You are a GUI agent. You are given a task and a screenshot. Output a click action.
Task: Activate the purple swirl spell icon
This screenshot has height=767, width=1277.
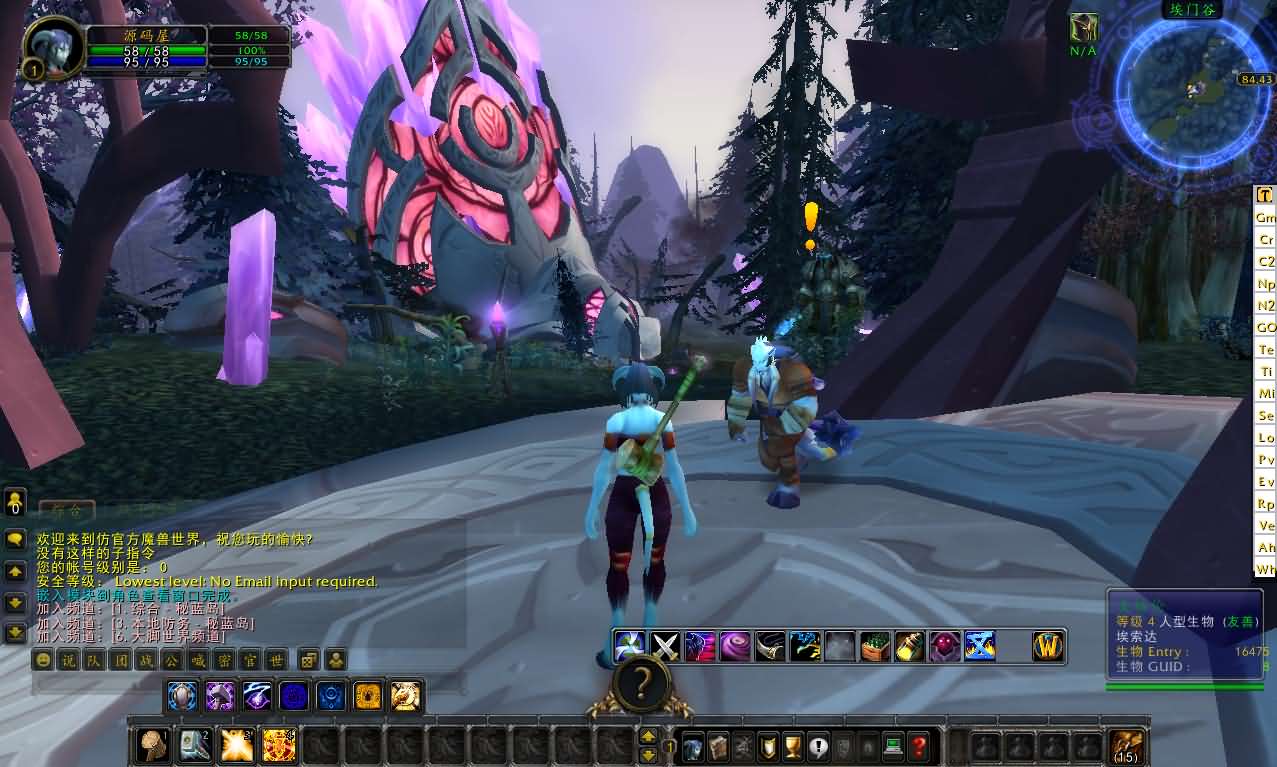(735, 646)
